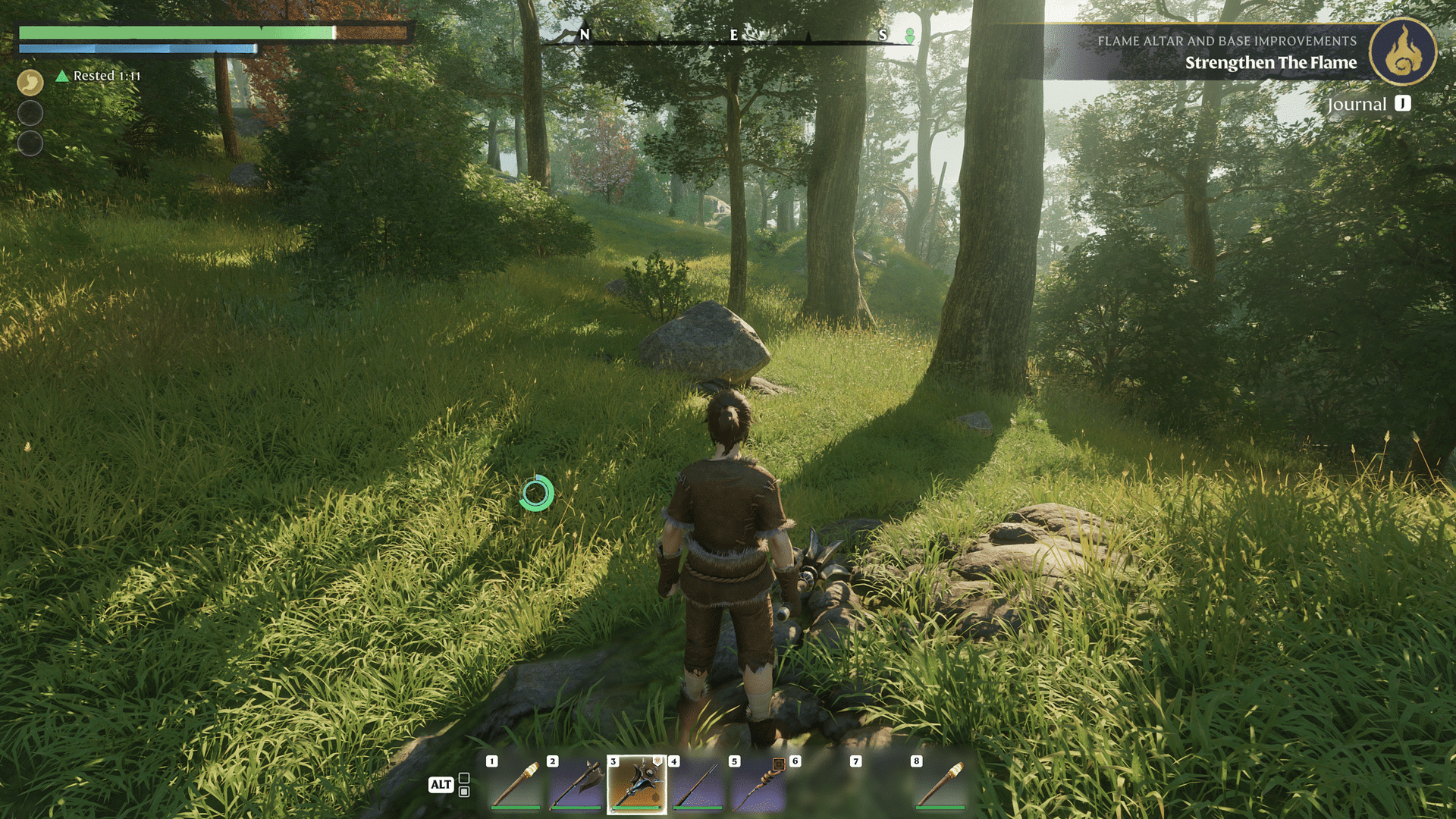Click the filled stomach food slot icon
This screenshot has height=819, width=1456.
30,82
